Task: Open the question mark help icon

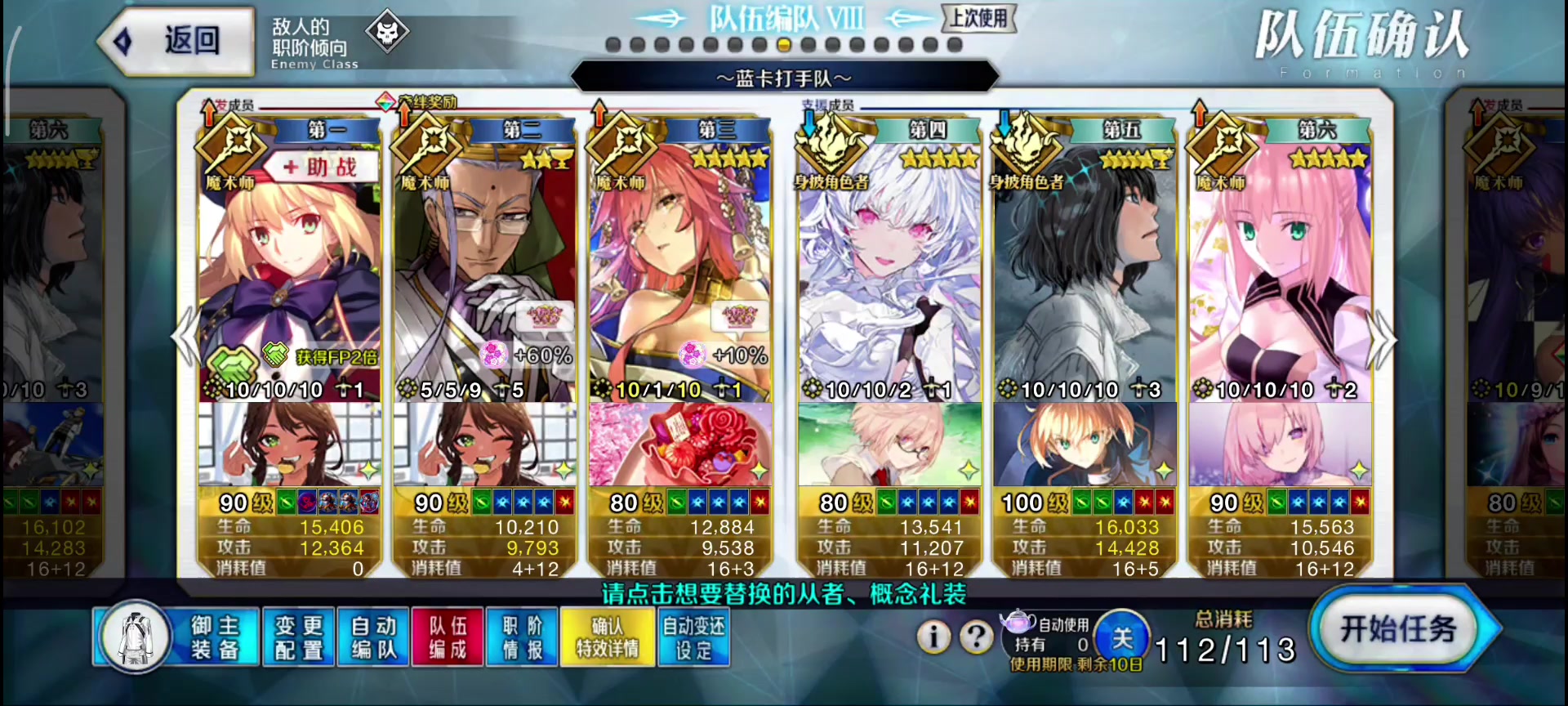Action: [976, 637]
